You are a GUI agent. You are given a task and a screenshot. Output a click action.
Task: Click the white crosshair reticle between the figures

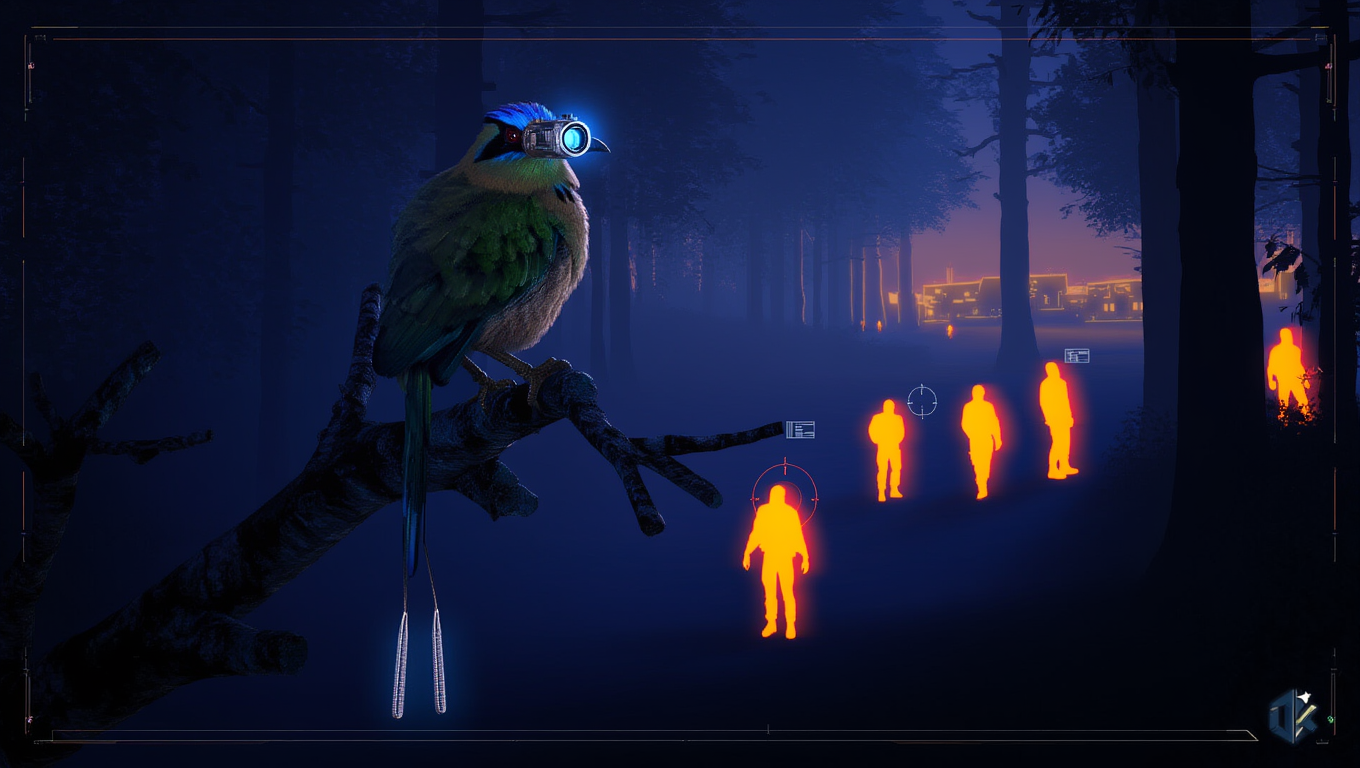coord(922,401)
